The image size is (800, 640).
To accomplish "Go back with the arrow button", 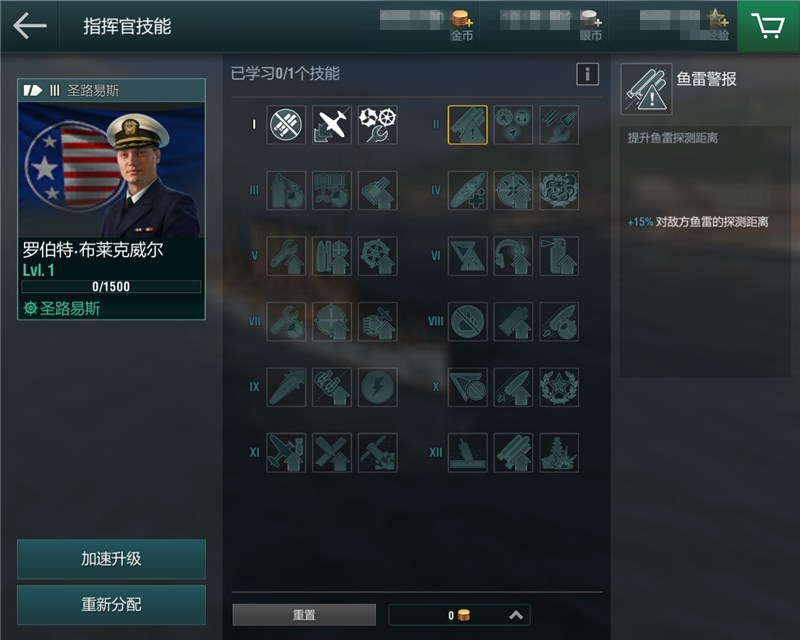I will pyautogui.click(x=30, y=26).
